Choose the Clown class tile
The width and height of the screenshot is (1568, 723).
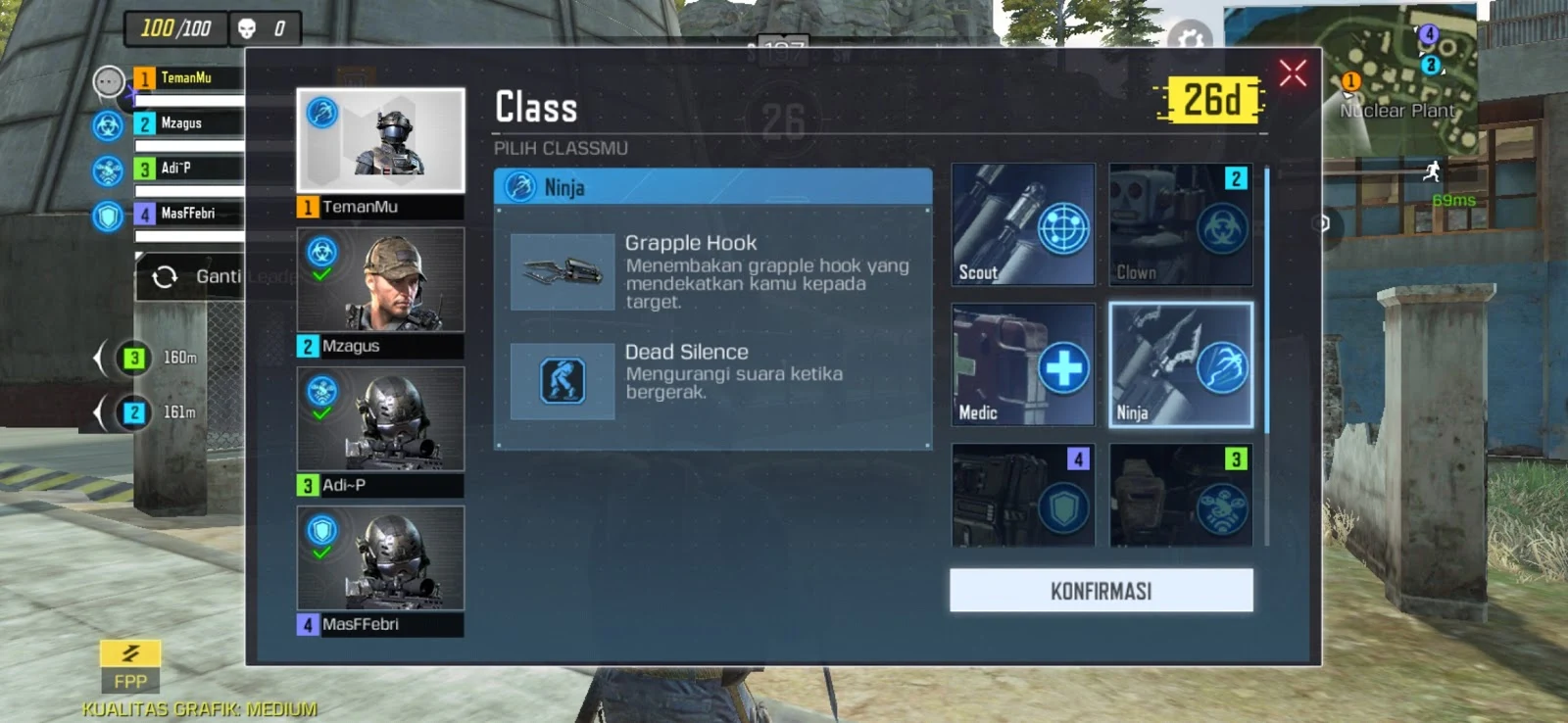pos(1180,224)
